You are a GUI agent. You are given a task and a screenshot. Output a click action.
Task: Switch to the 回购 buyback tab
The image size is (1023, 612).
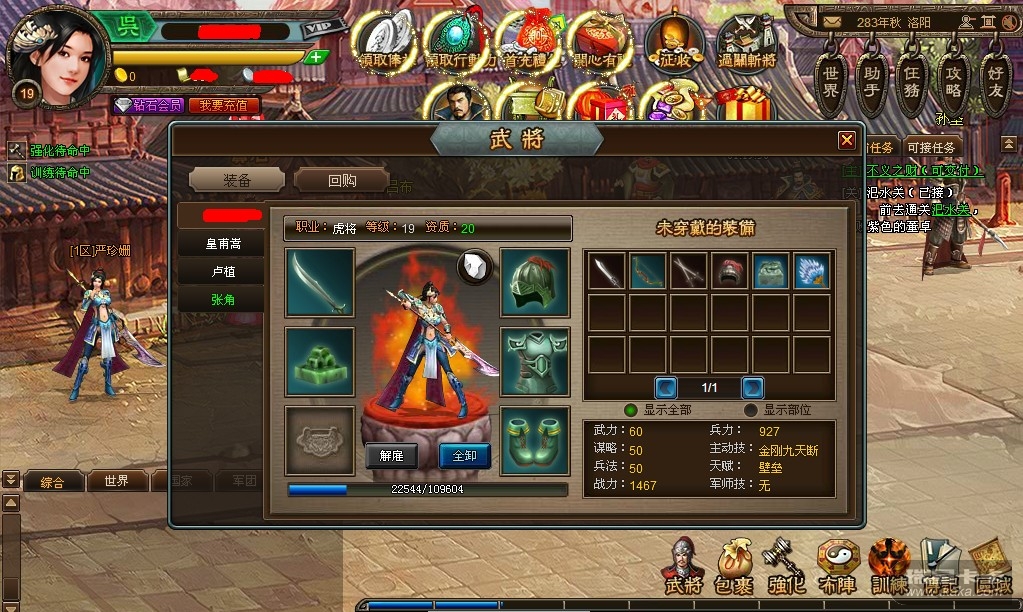point(341,180)
